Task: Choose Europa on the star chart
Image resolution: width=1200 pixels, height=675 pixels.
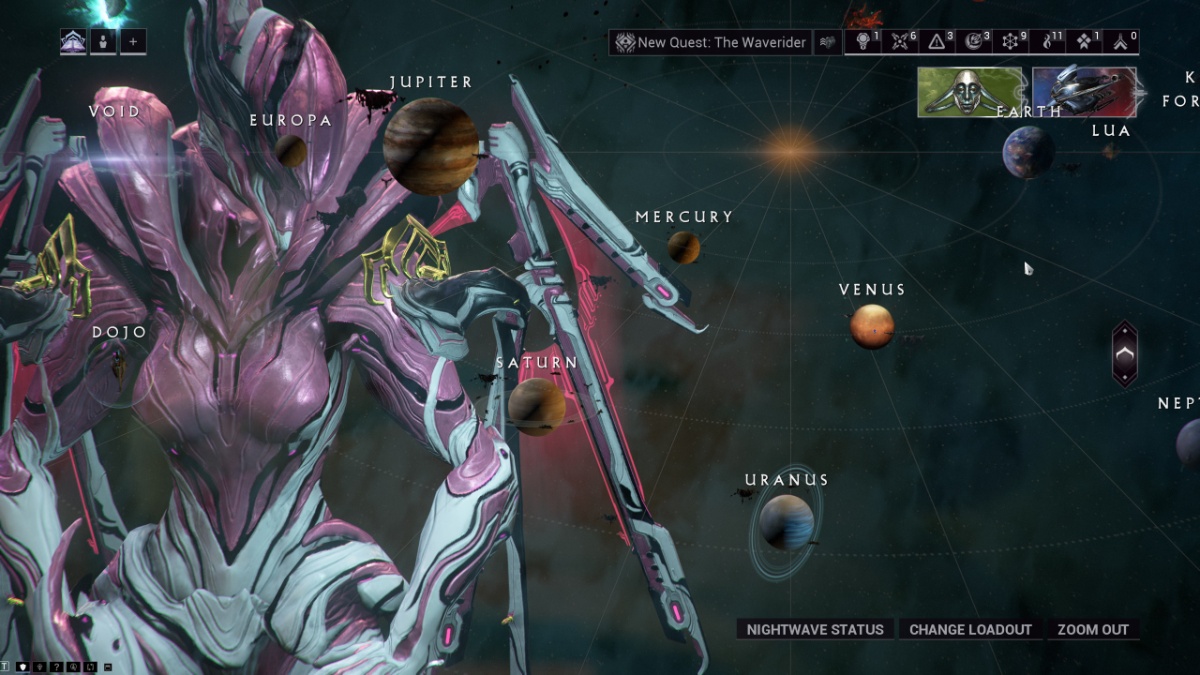Action: coord(291,150)
